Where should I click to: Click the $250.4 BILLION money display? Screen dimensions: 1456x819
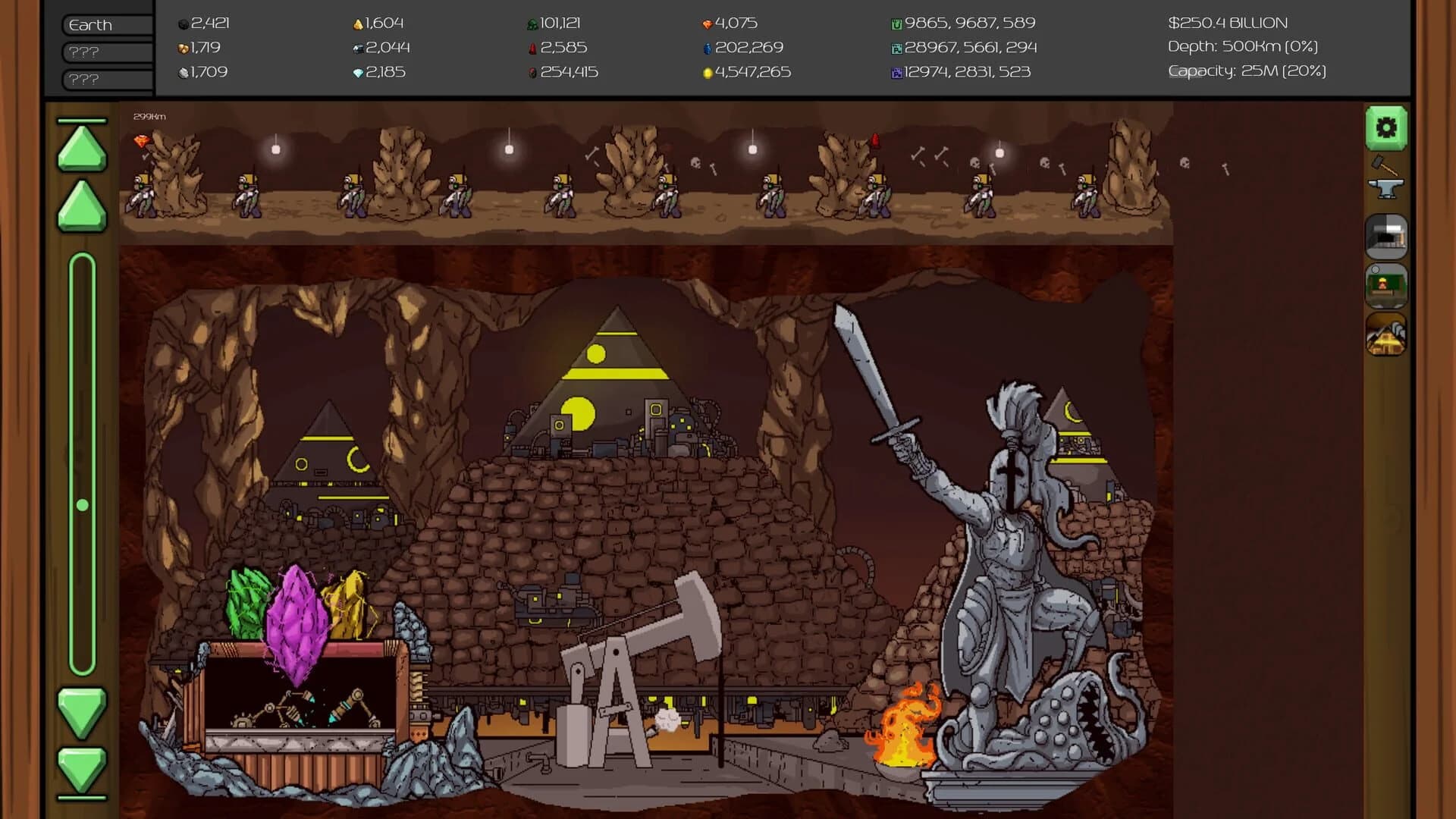coord(1228,22)
